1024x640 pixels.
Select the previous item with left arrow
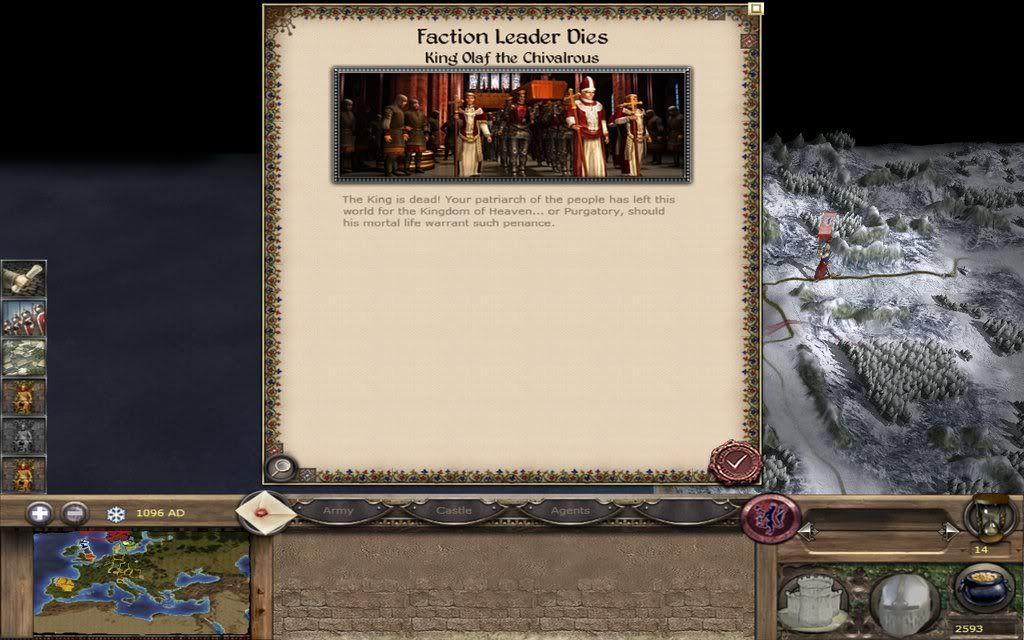coord(807,532)
